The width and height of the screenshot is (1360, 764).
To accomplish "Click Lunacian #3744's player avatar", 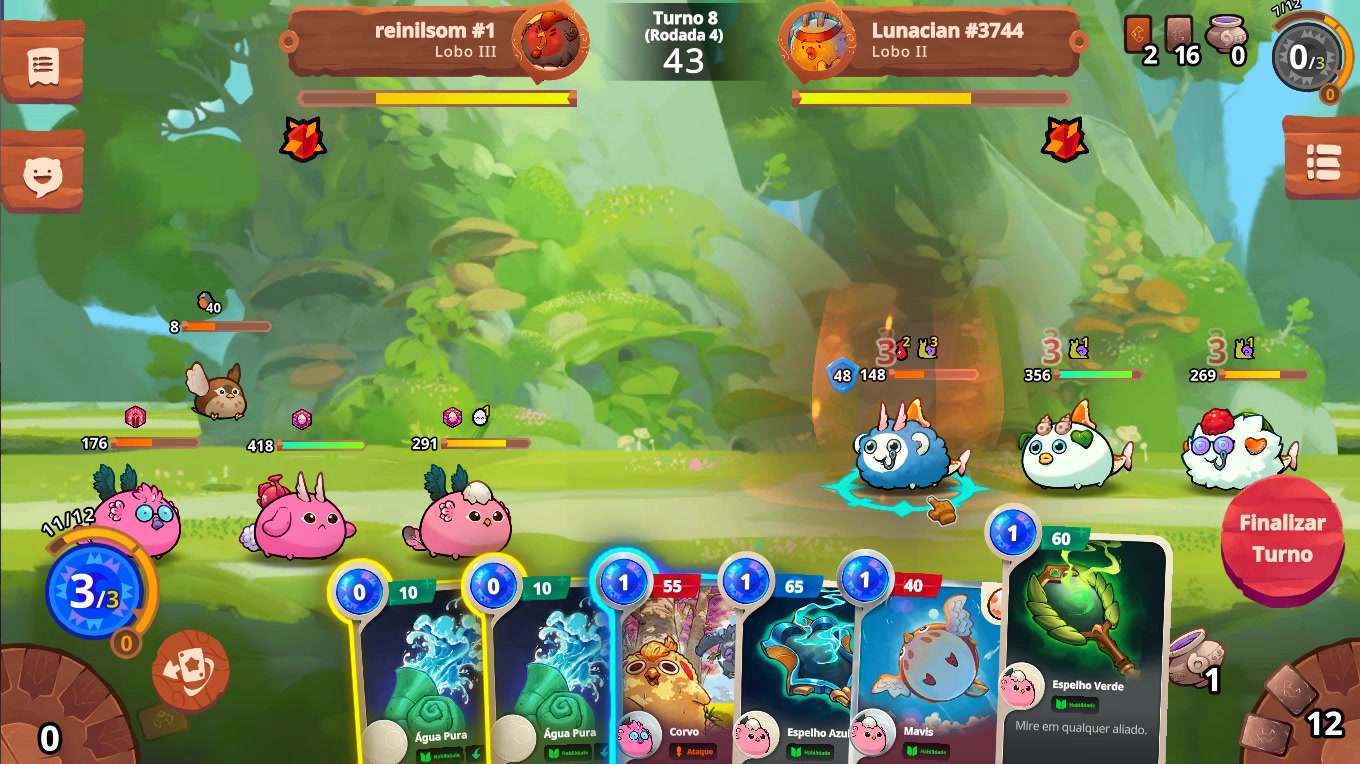I will 811,42.
